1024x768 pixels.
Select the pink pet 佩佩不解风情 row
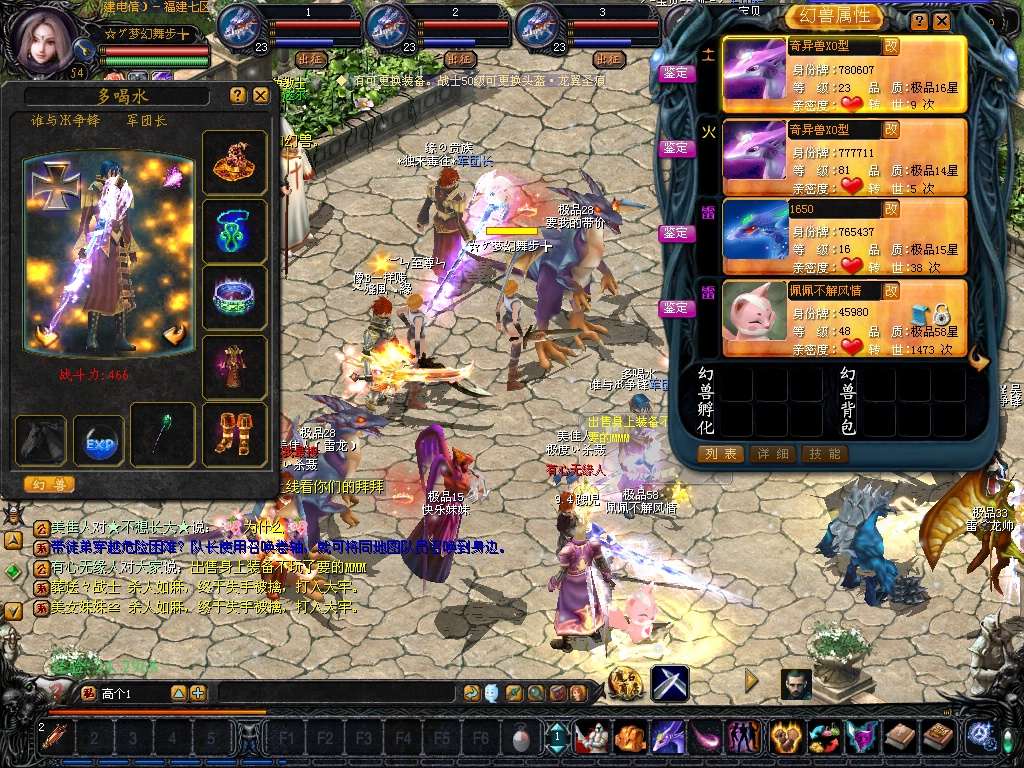(x=843, y=318)
